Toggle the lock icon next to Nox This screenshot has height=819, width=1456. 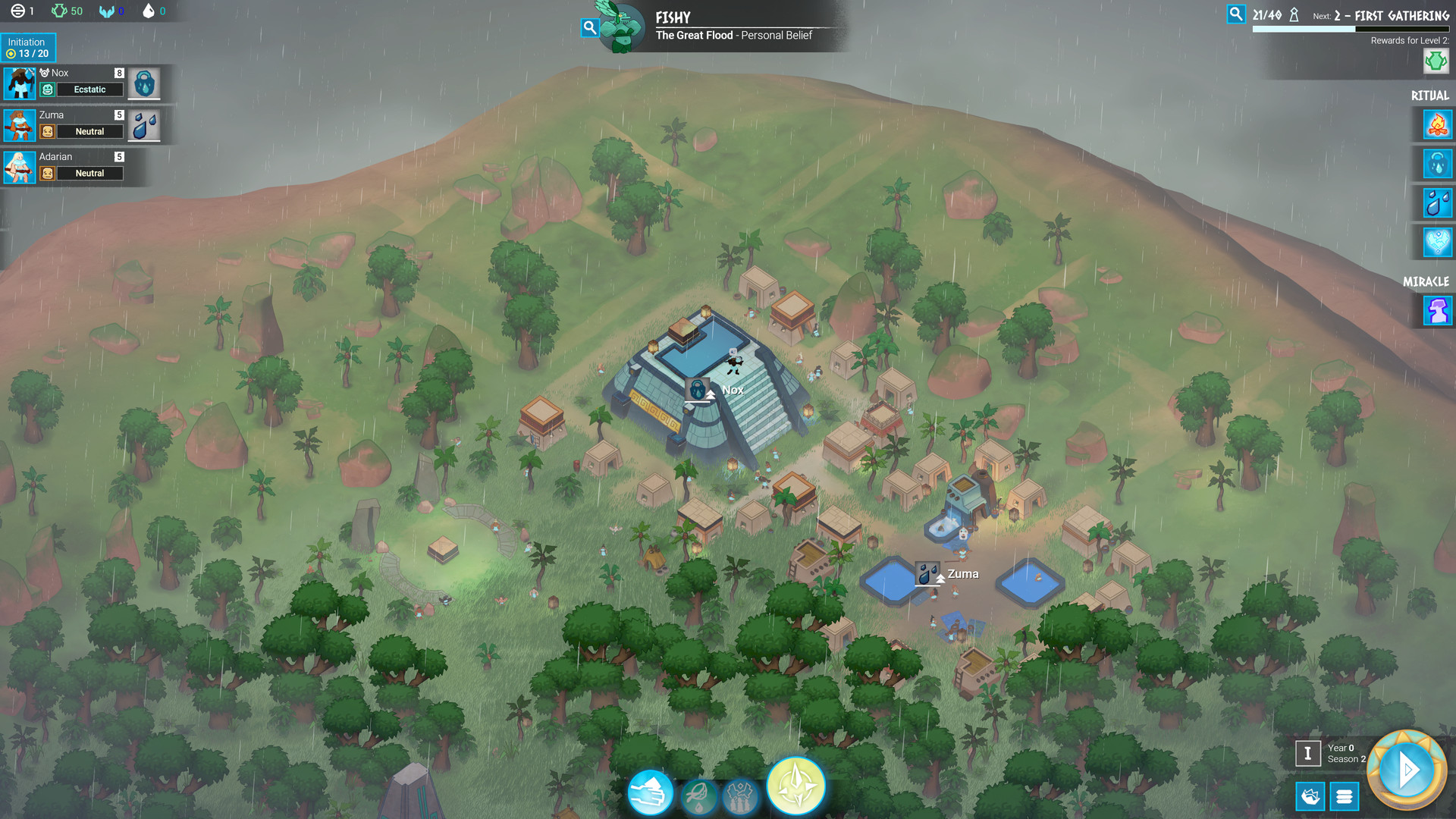(x=144, y=83)
